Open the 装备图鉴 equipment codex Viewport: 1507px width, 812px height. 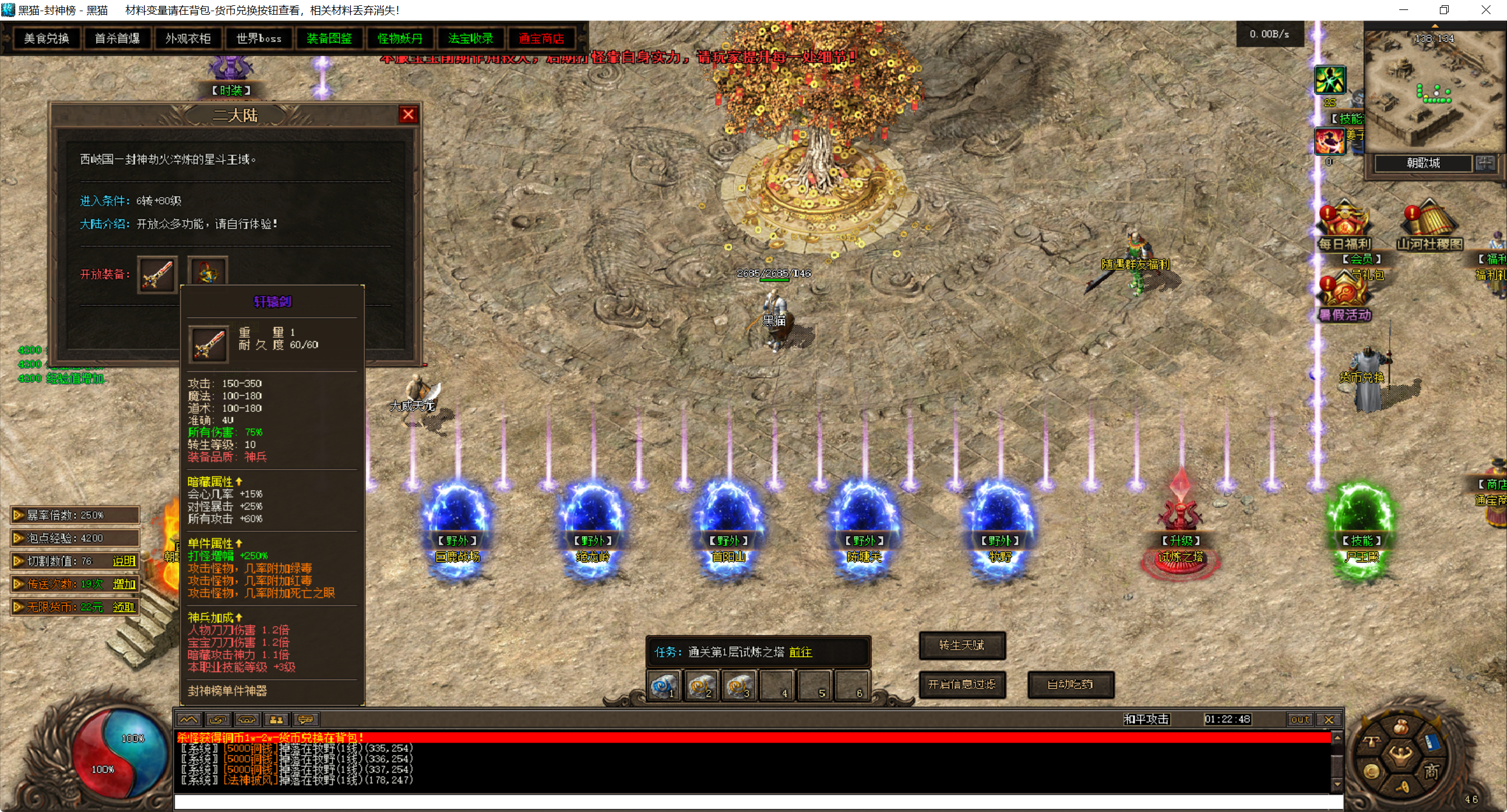pyautogui.click(x=329, y=39)
